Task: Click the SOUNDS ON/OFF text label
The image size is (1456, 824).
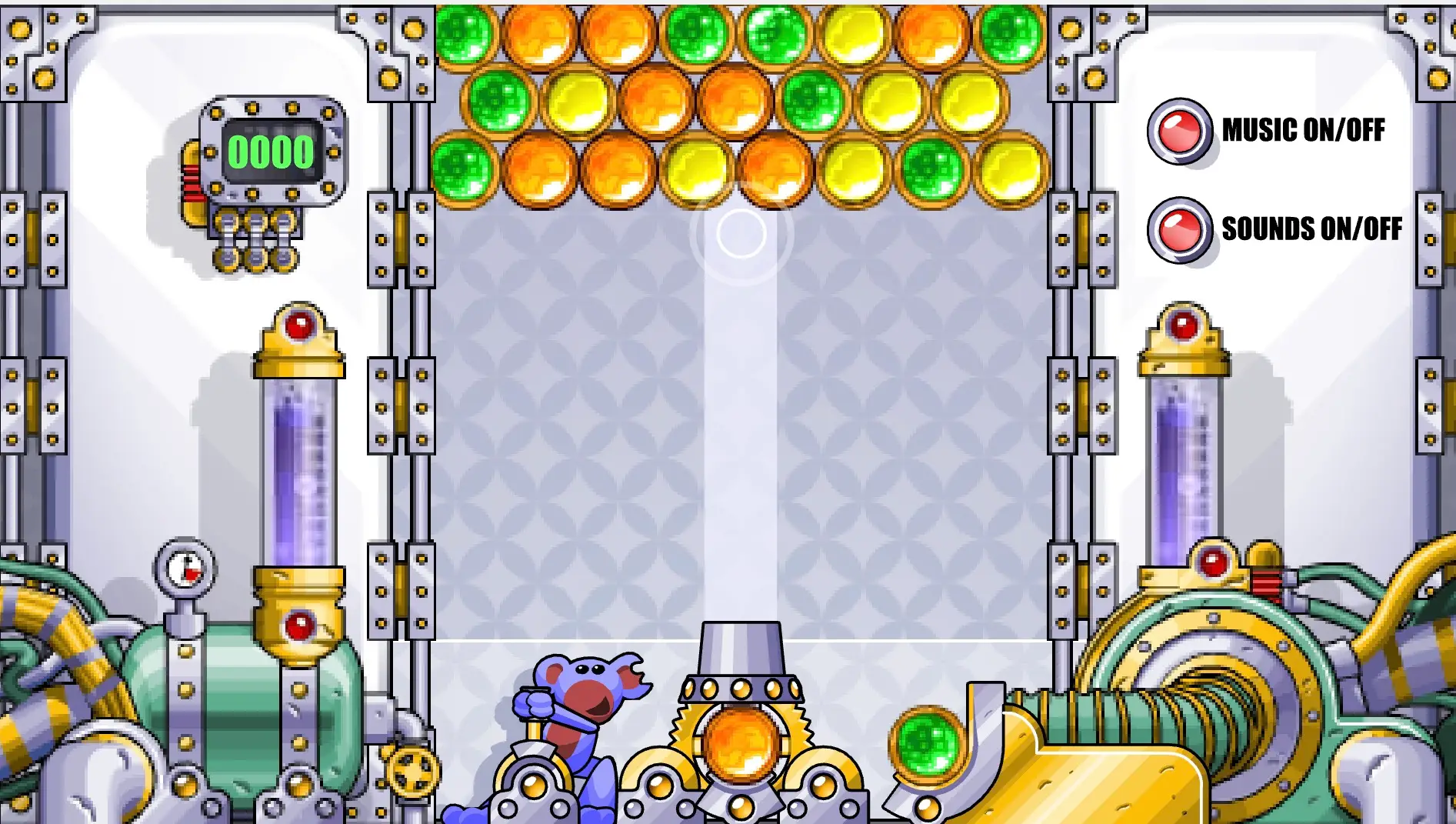Action: [1312, 228]
